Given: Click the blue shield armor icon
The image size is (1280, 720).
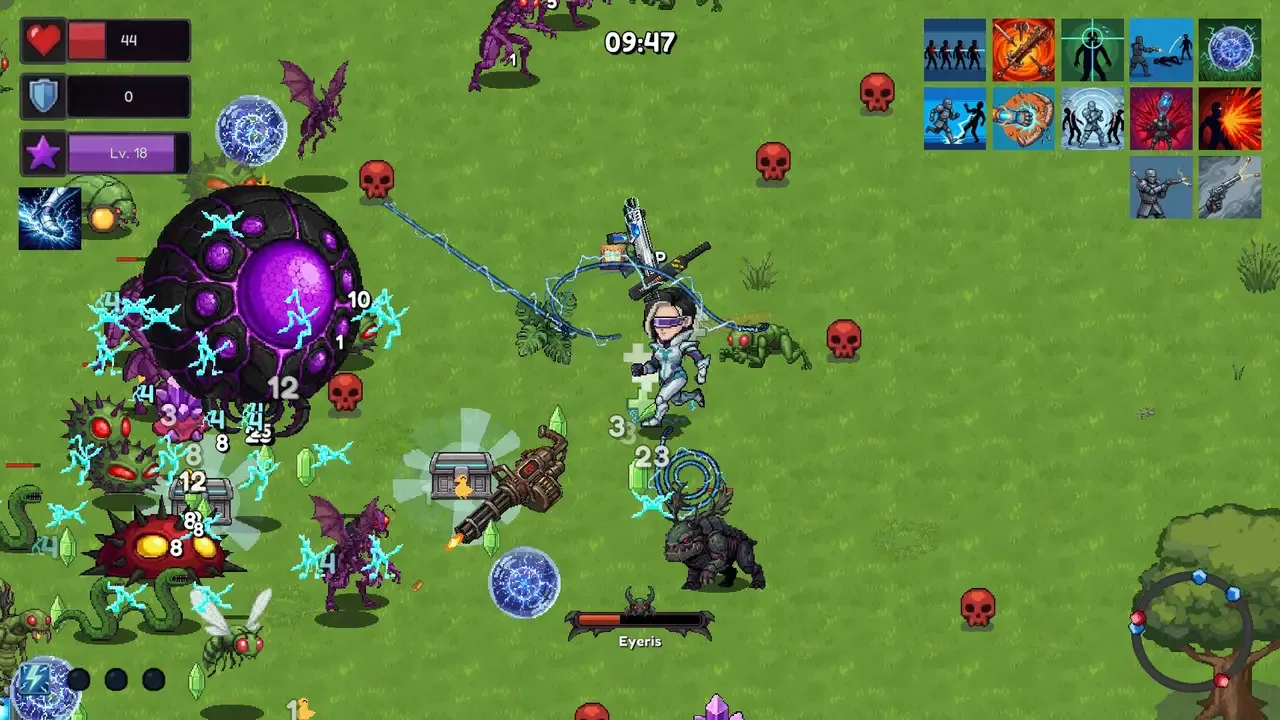Looking at the screenshot, I should (x=43, y=97).
